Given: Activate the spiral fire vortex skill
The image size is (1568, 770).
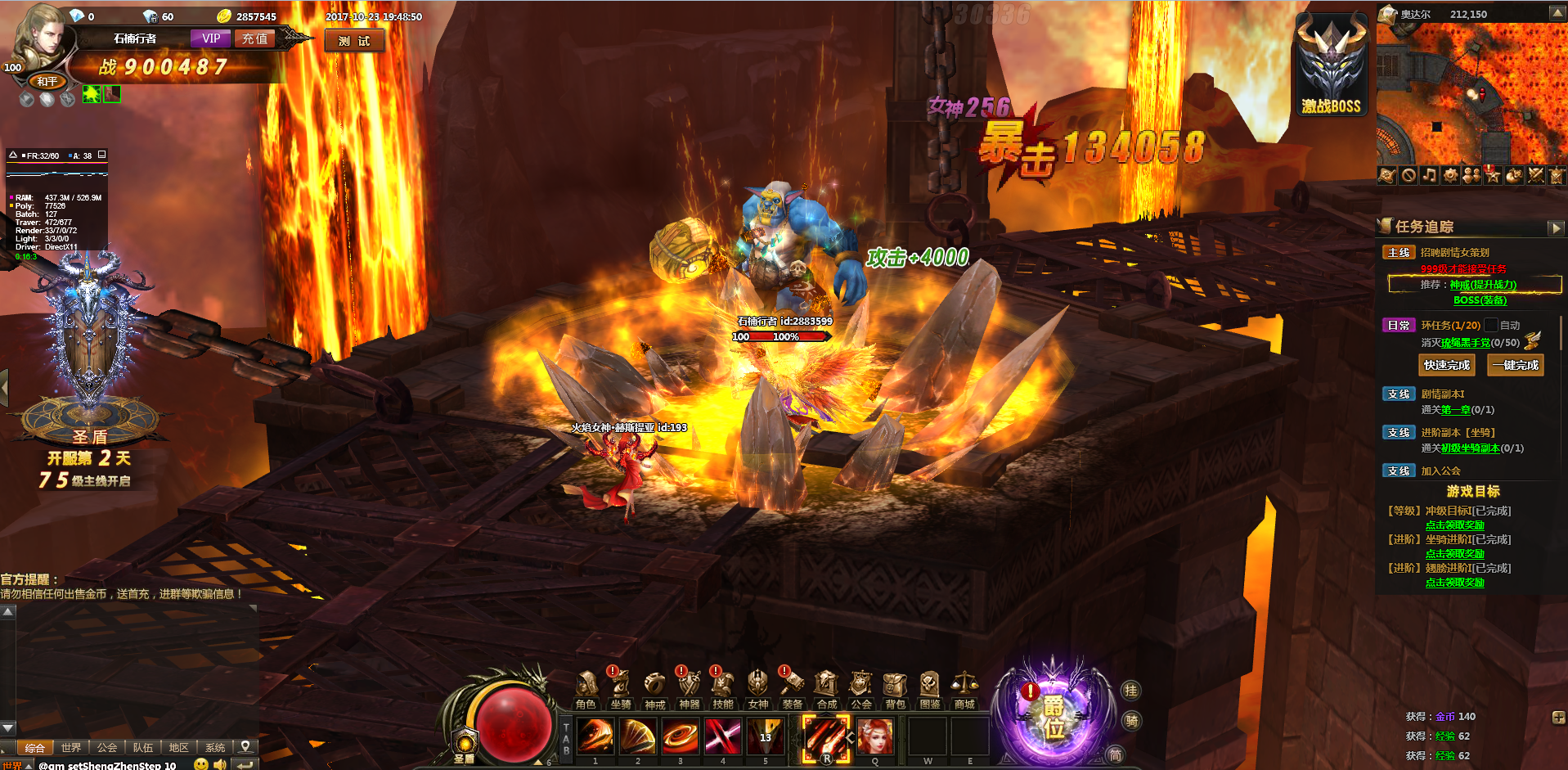Looking at the screenshot, I should click(681, 736).
